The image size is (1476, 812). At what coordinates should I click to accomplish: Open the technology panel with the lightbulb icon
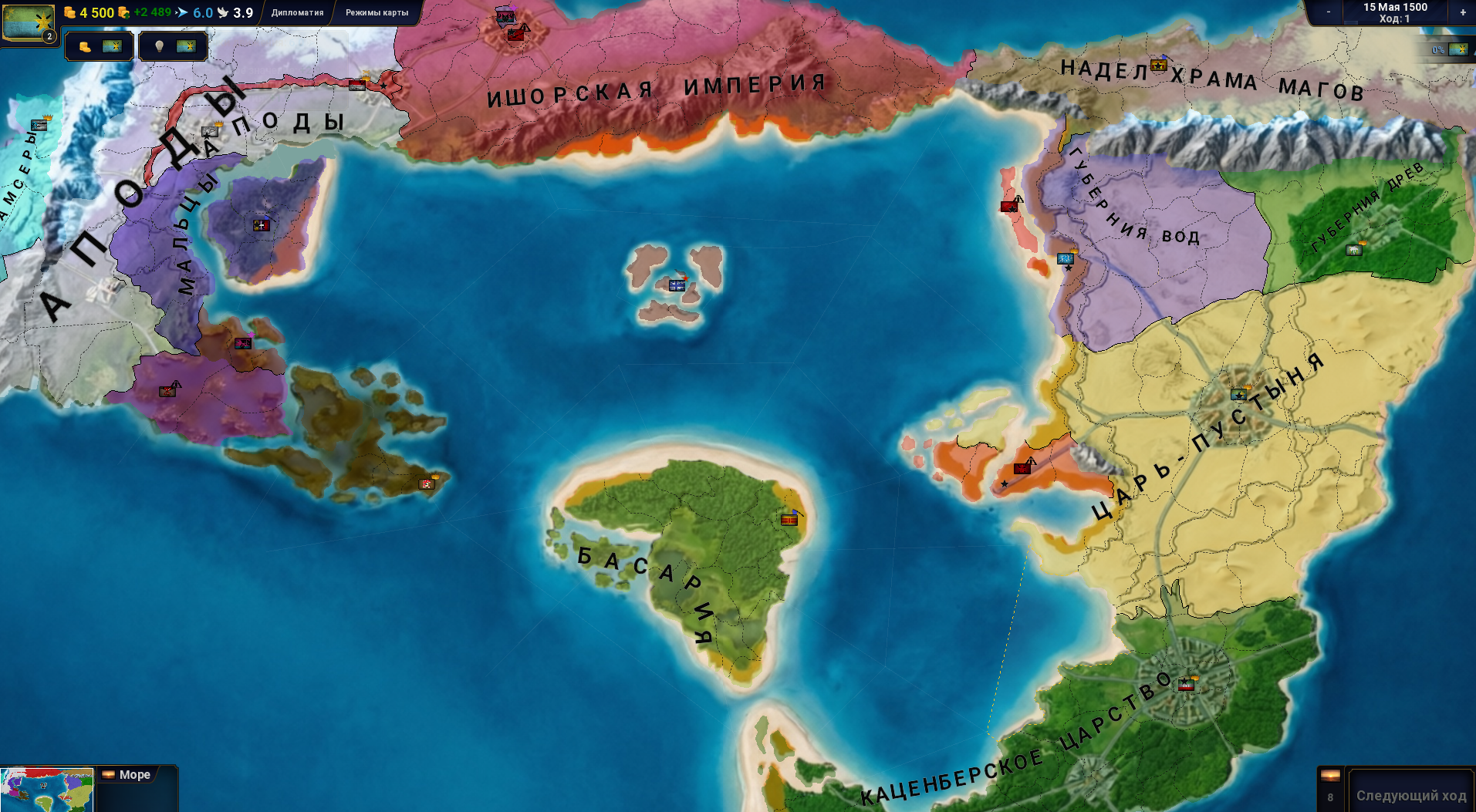pyautogui.click(x=173, y=46)
